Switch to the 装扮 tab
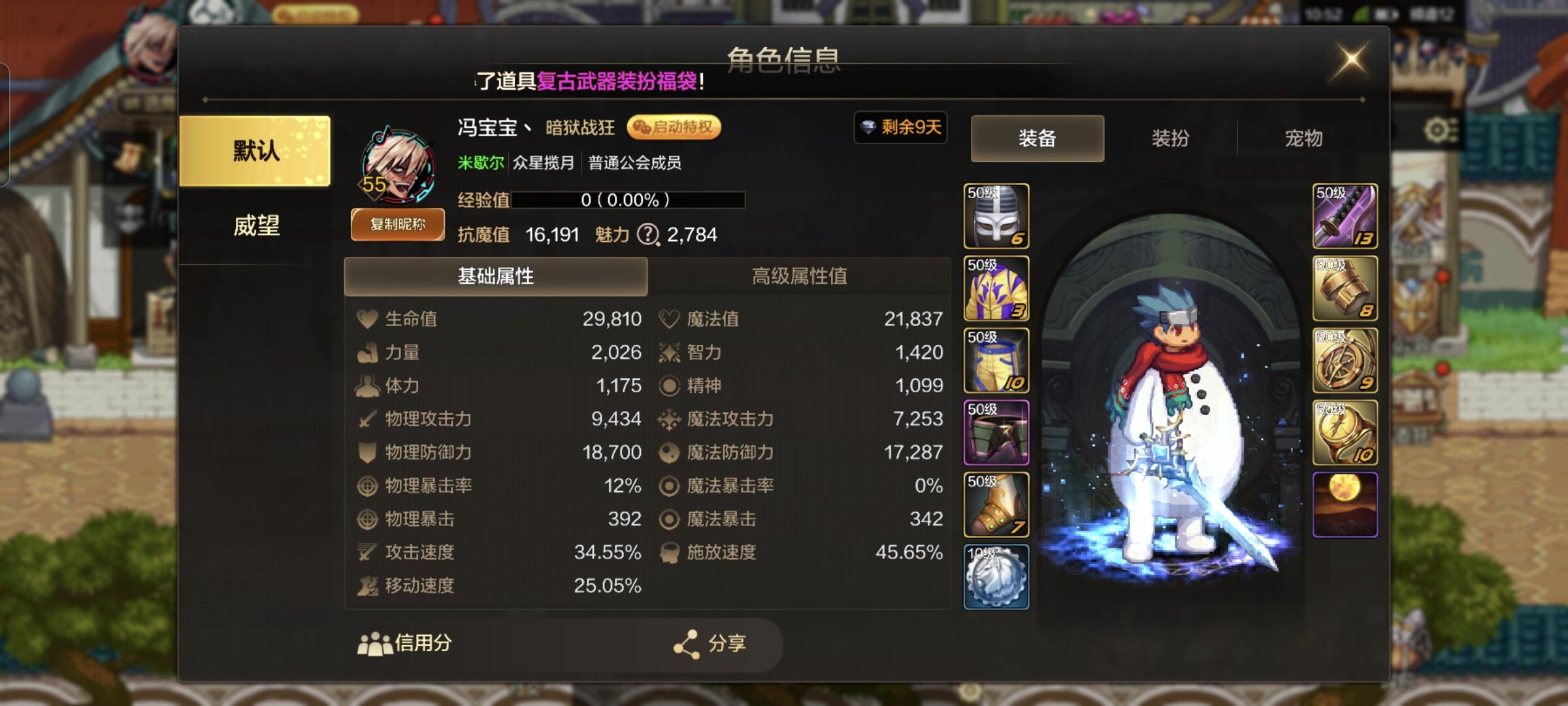This screenshot has width=1568, height=706. (x=1171, y=138)
